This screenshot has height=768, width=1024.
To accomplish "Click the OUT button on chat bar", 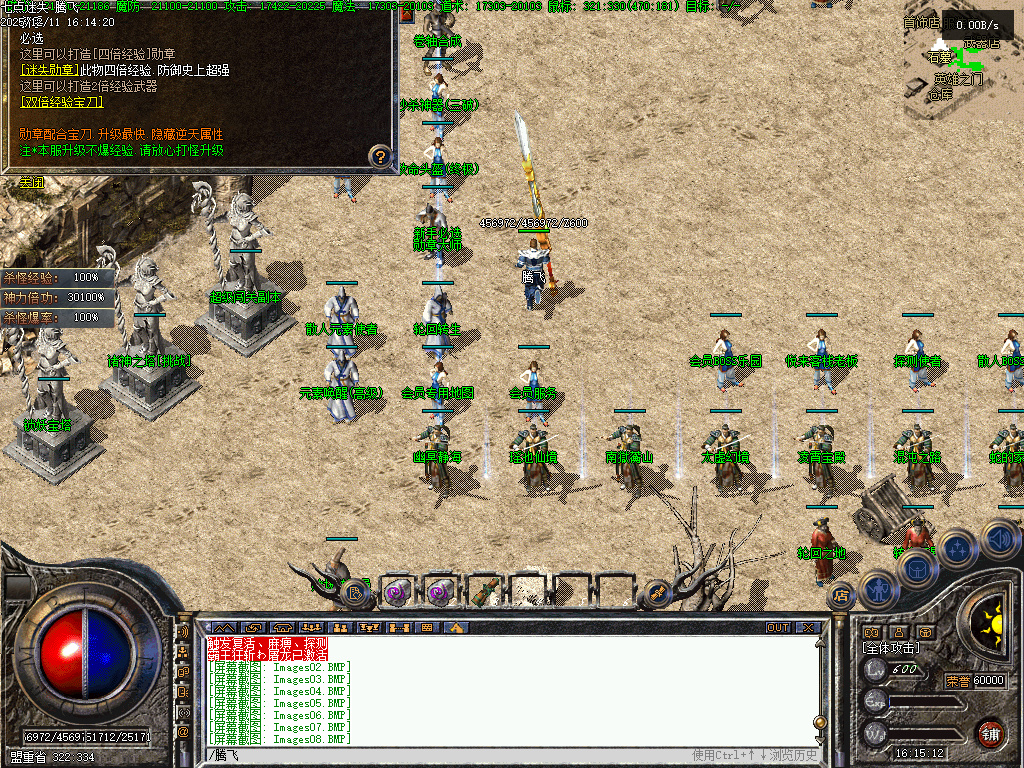I will click(x=778, y=628).
